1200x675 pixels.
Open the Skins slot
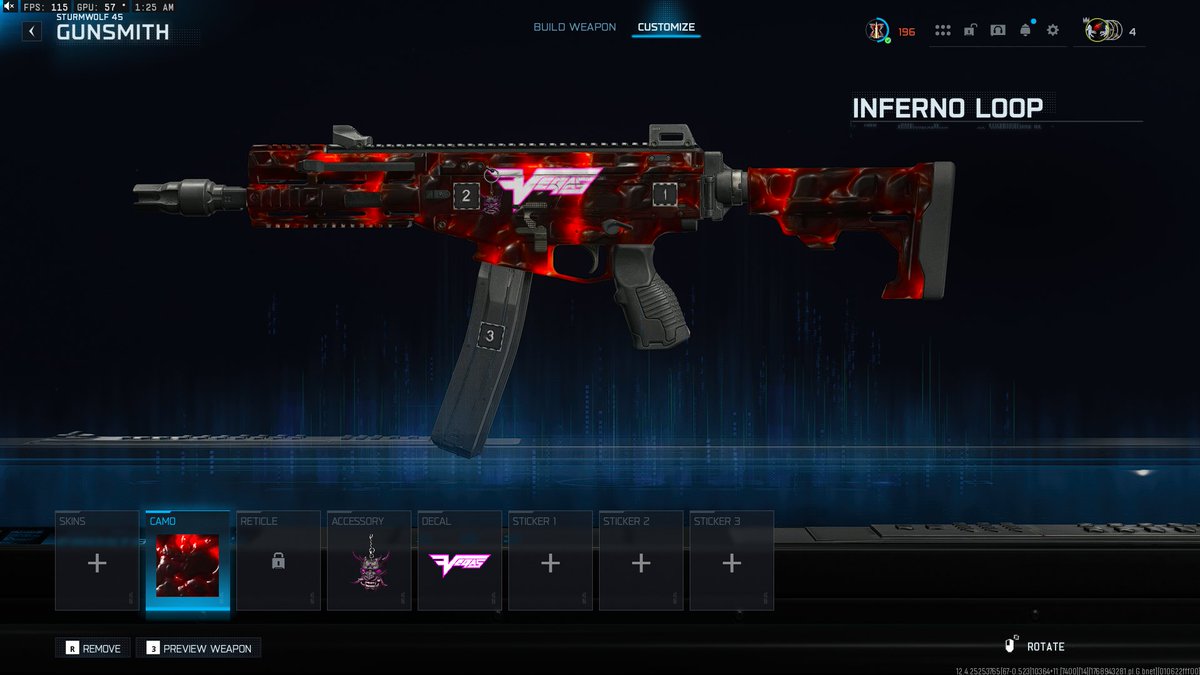pos(97,561)
